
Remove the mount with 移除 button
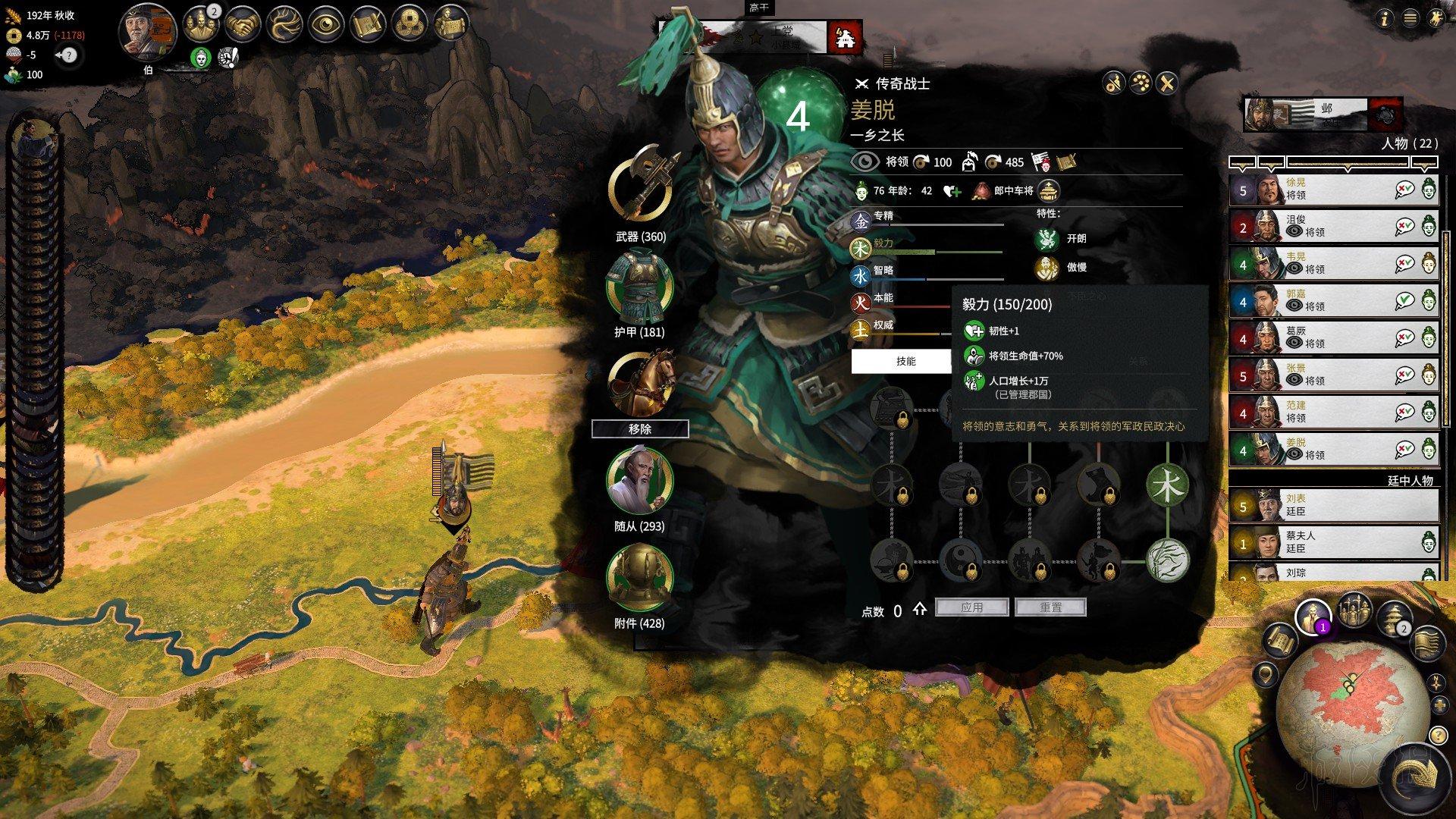pos(640,429)
